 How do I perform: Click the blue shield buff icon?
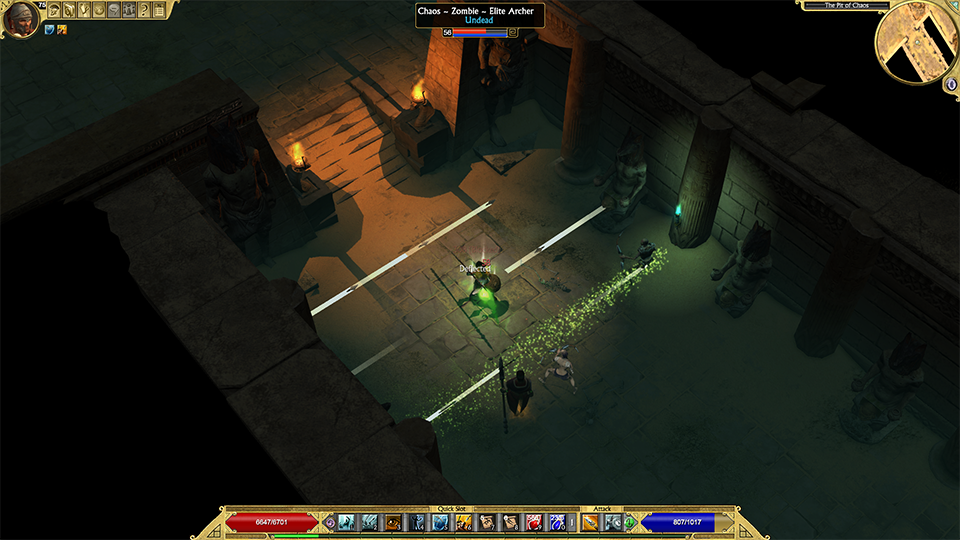click(49, 30)
